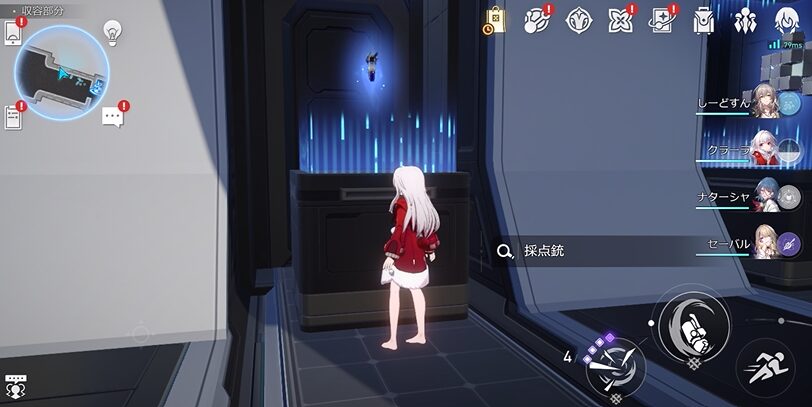Tap the lightbulb hint icon

113,32
